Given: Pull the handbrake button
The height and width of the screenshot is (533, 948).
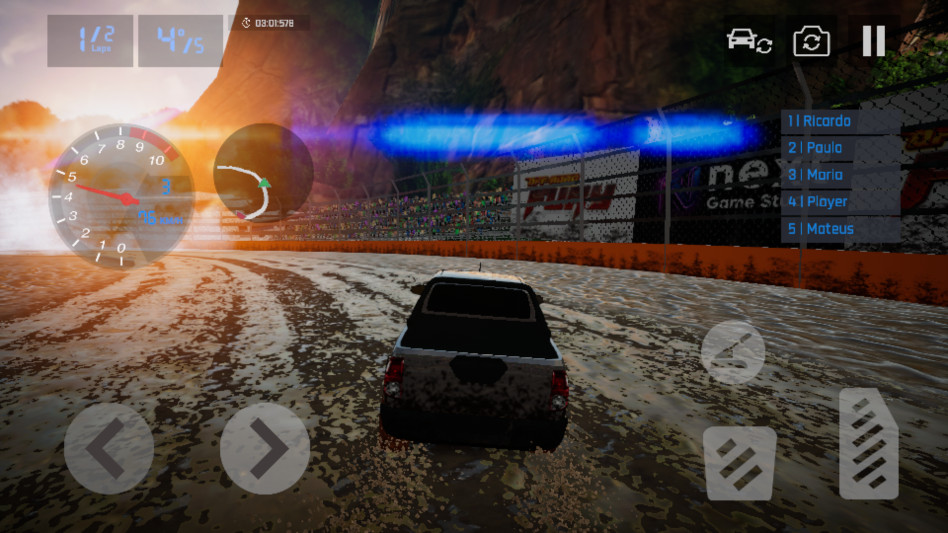Looking at the screenshot, I should (x=733, y=352).
